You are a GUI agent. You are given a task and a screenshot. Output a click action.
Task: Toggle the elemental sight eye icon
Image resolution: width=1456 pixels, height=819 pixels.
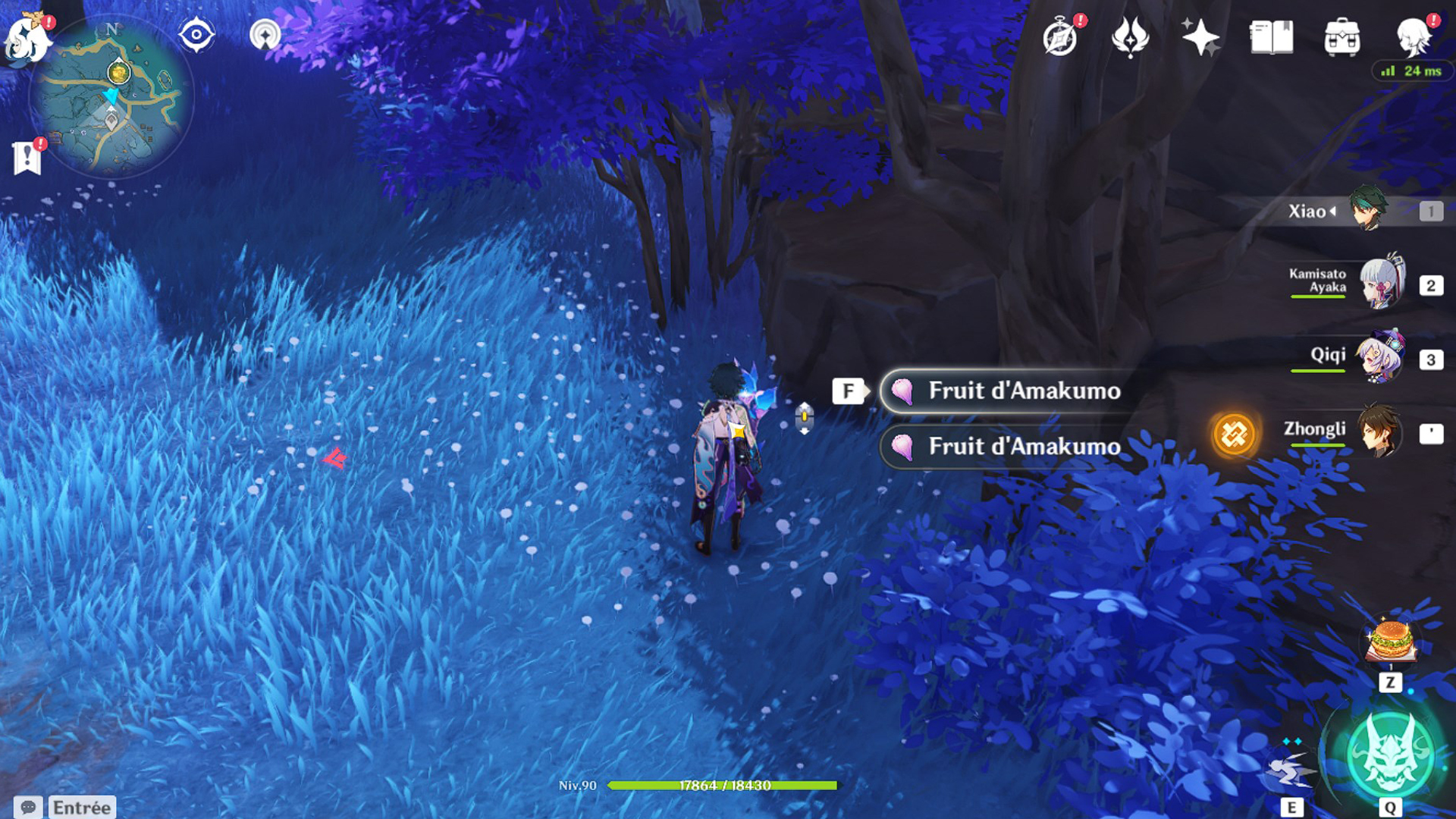tap(196, 35)
